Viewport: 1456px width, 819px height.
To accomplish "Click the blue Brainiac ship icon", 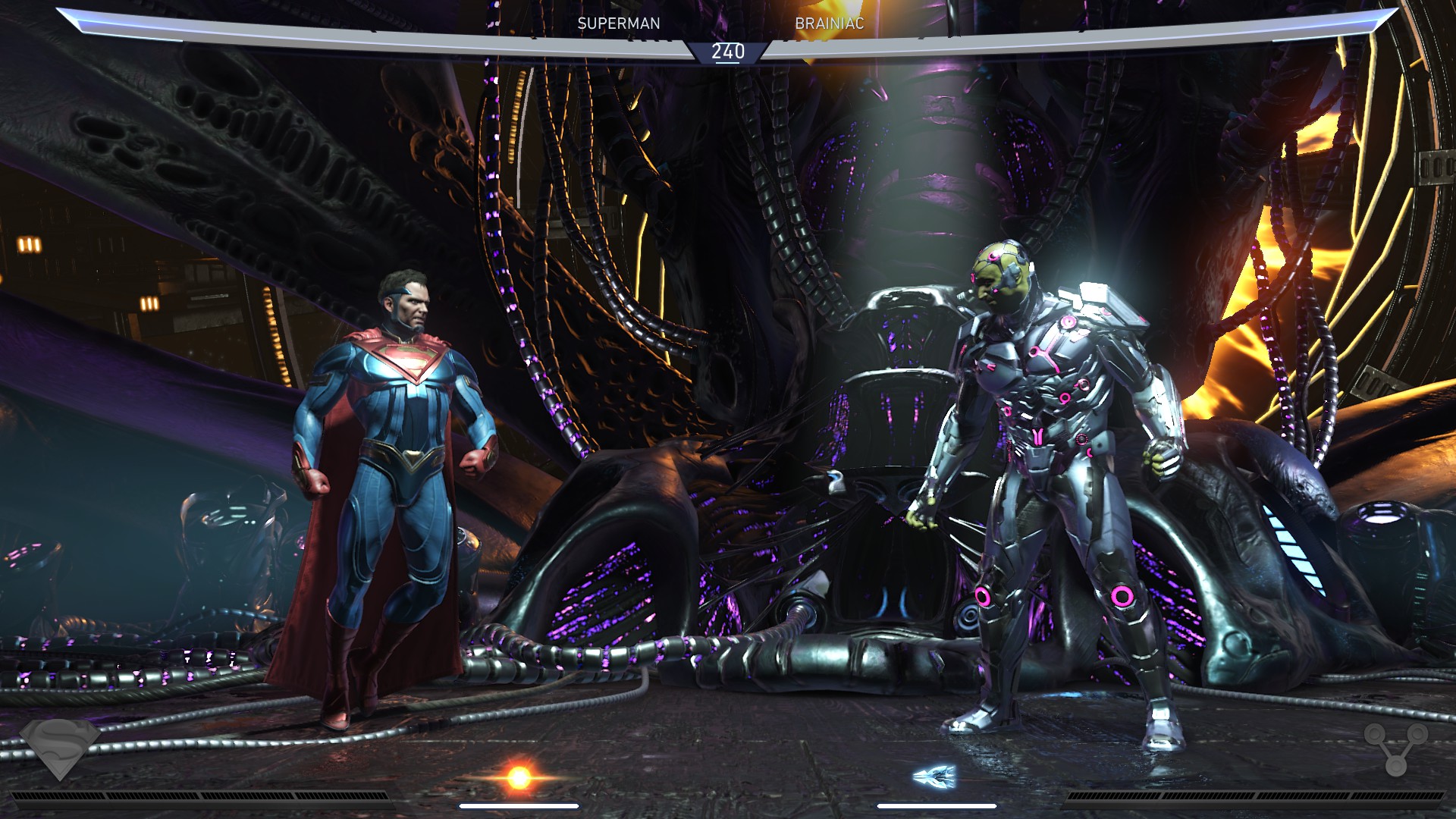I will [935, 776].
